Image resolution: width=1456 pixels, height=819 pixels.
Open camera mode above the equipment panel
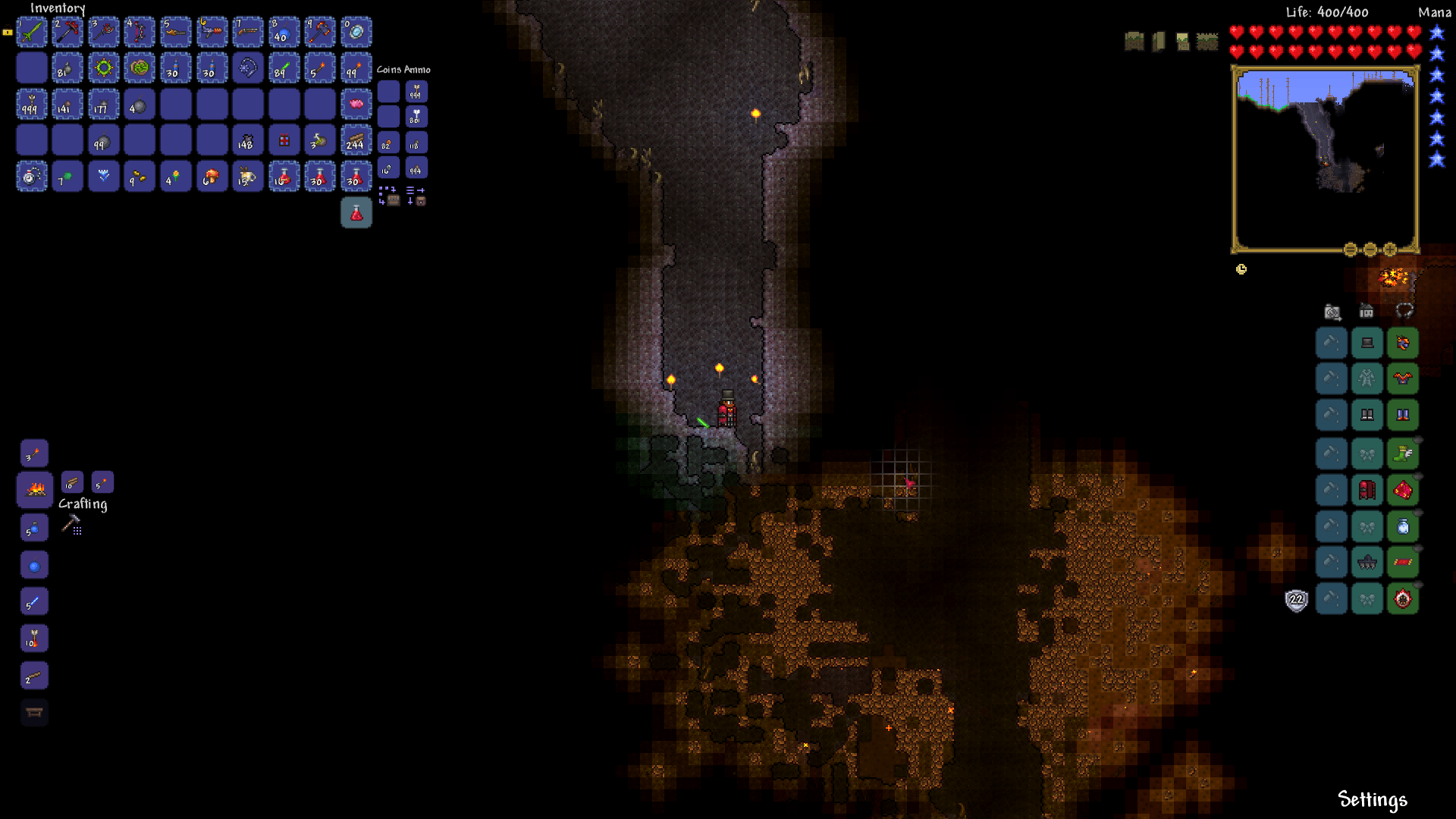click(x=1331, y=311)
